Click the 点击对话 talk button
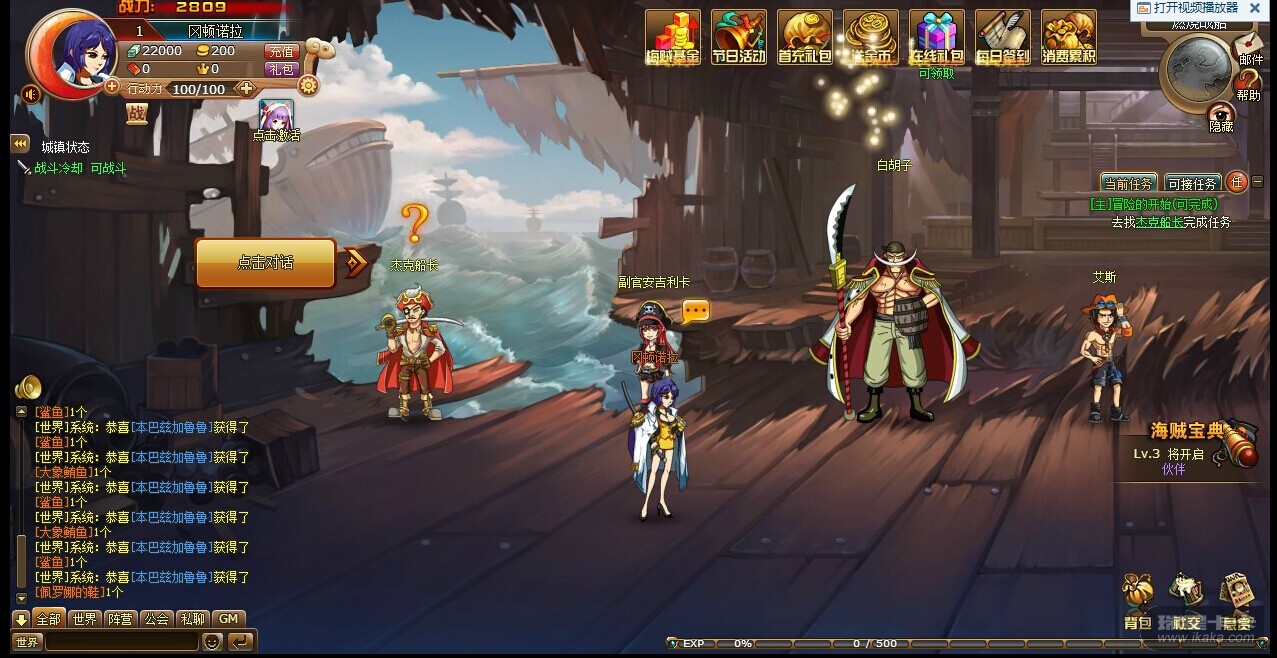The image size is (1277, 658). pos(265,262)
